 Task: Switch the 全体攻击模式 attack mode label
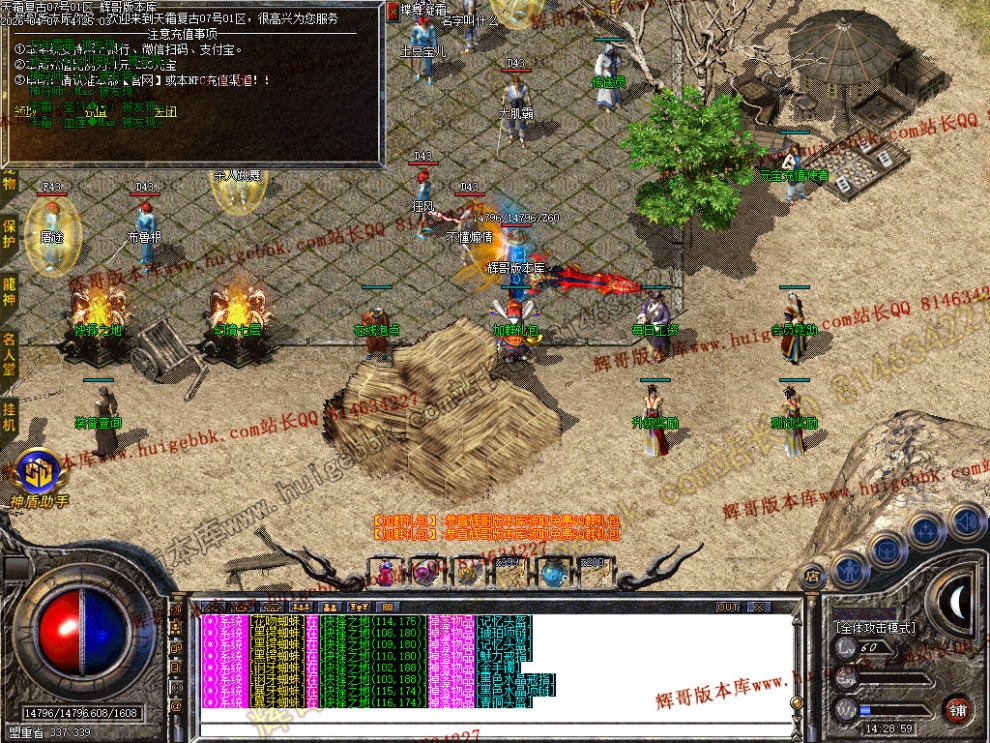(875, 627)
